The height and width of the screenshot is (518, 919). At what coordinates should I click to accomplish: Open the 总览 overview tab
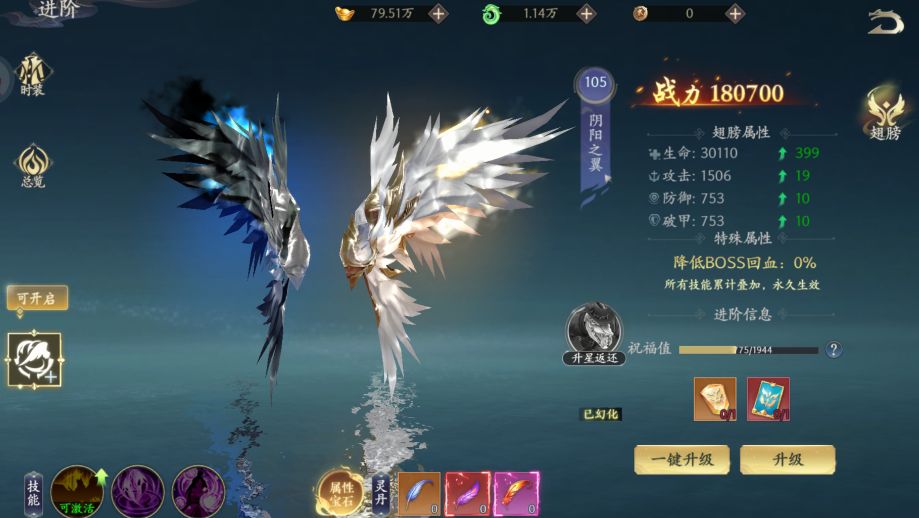pos(32,165)
